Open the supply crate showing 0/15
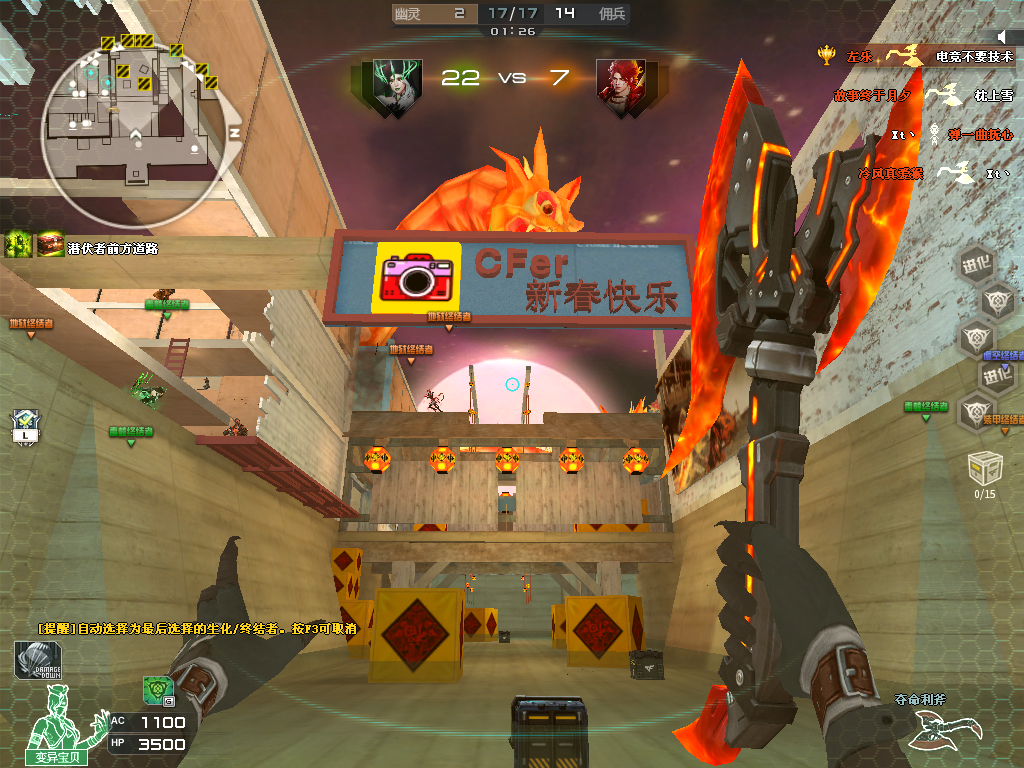The width and height of the screenshot is (1024, 768). 985,468
